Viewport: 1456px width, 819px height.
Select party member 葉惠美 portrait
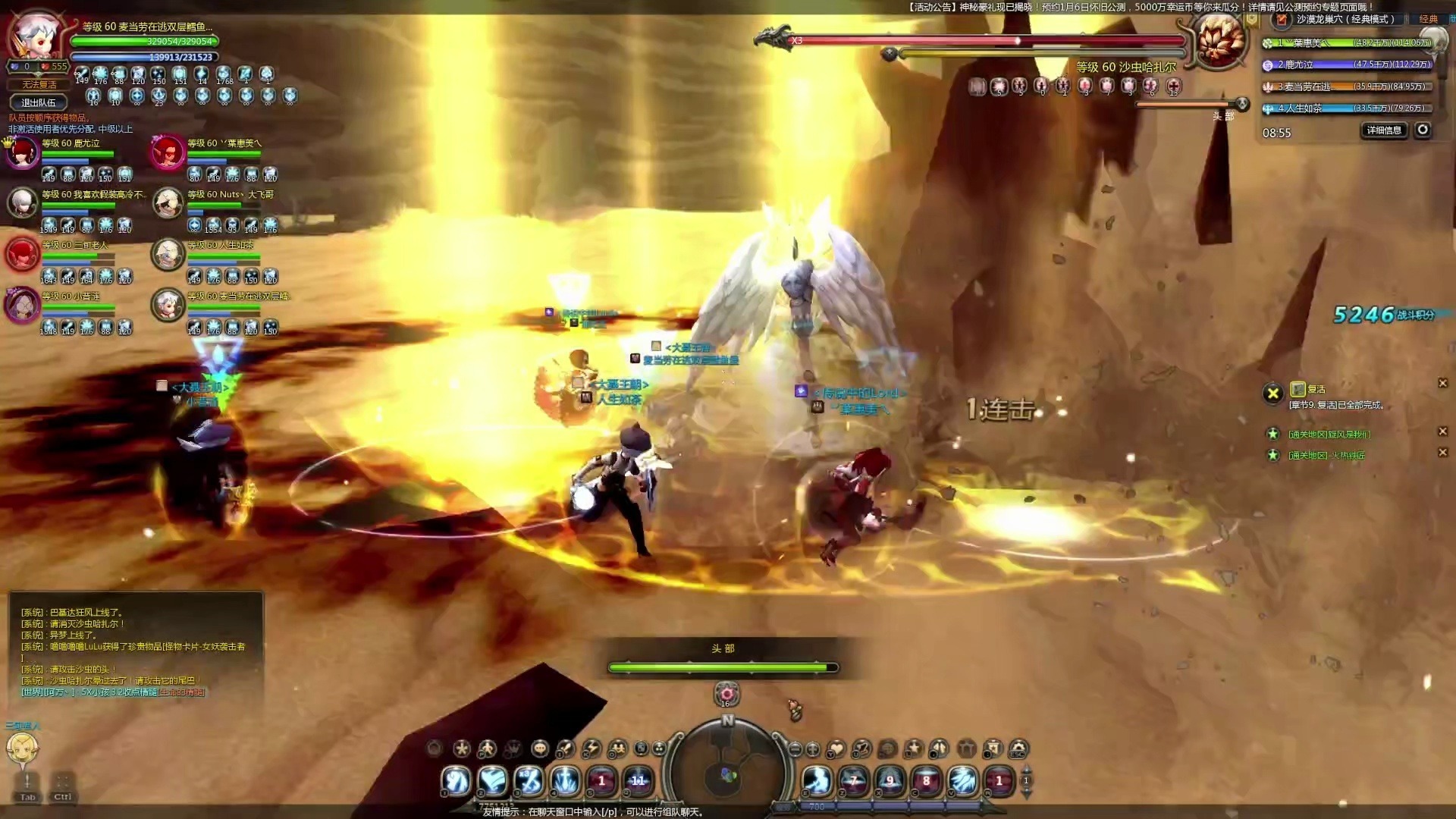168,153
